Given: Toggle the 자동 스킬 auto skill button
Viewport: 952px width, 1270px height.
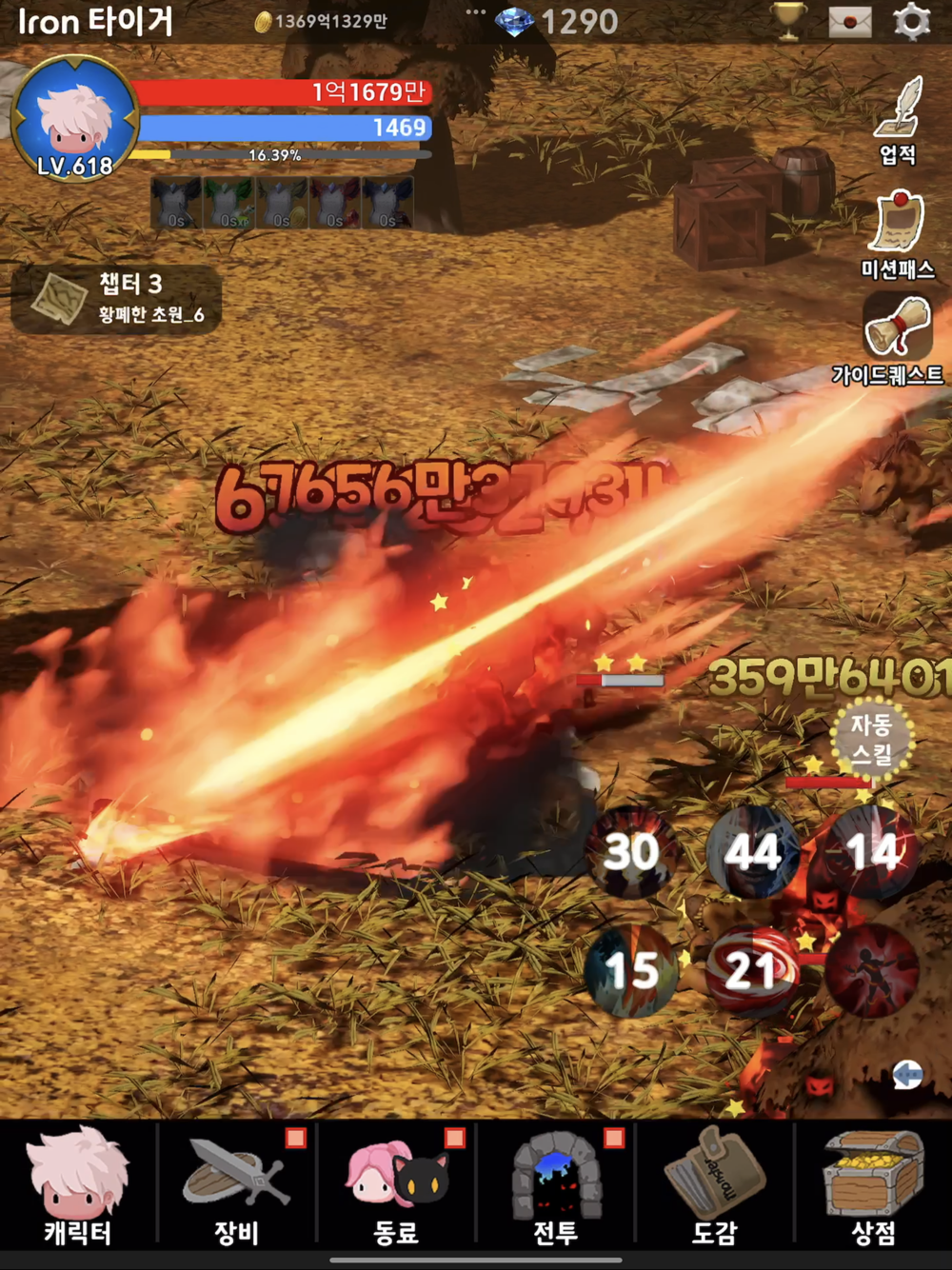Looking at the screenshot, I should point(871,740).
